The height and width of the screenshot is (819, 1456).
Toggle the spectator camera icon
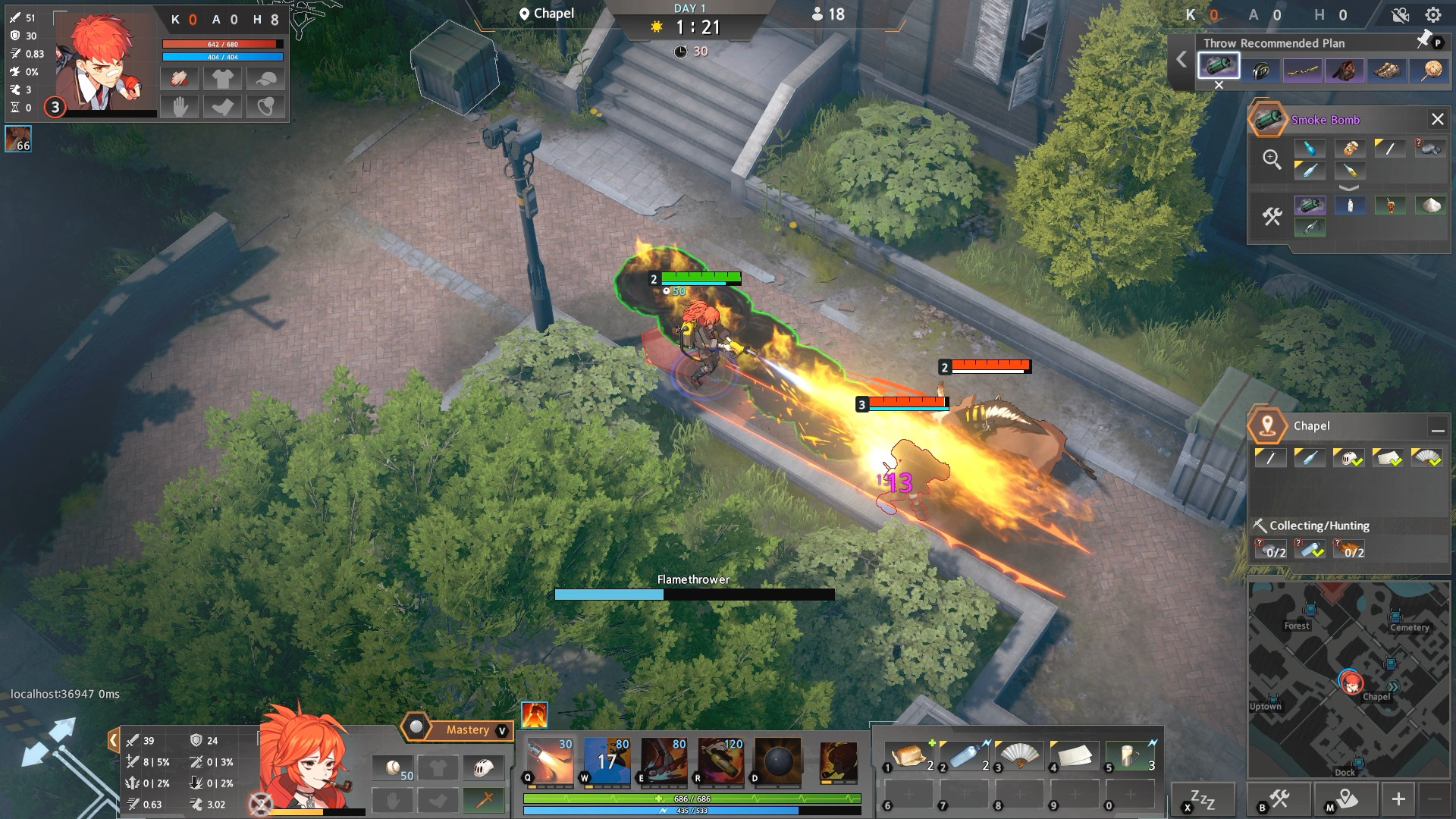pyautogui.click(x=1400, y=14)
